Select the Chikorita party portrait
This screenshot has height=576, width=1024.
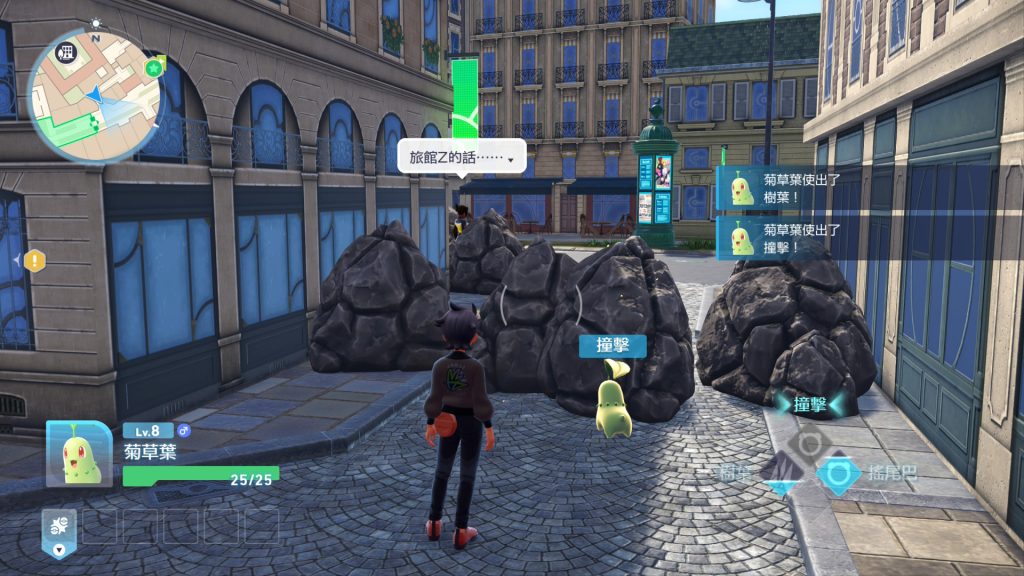[x=79, y=454]
